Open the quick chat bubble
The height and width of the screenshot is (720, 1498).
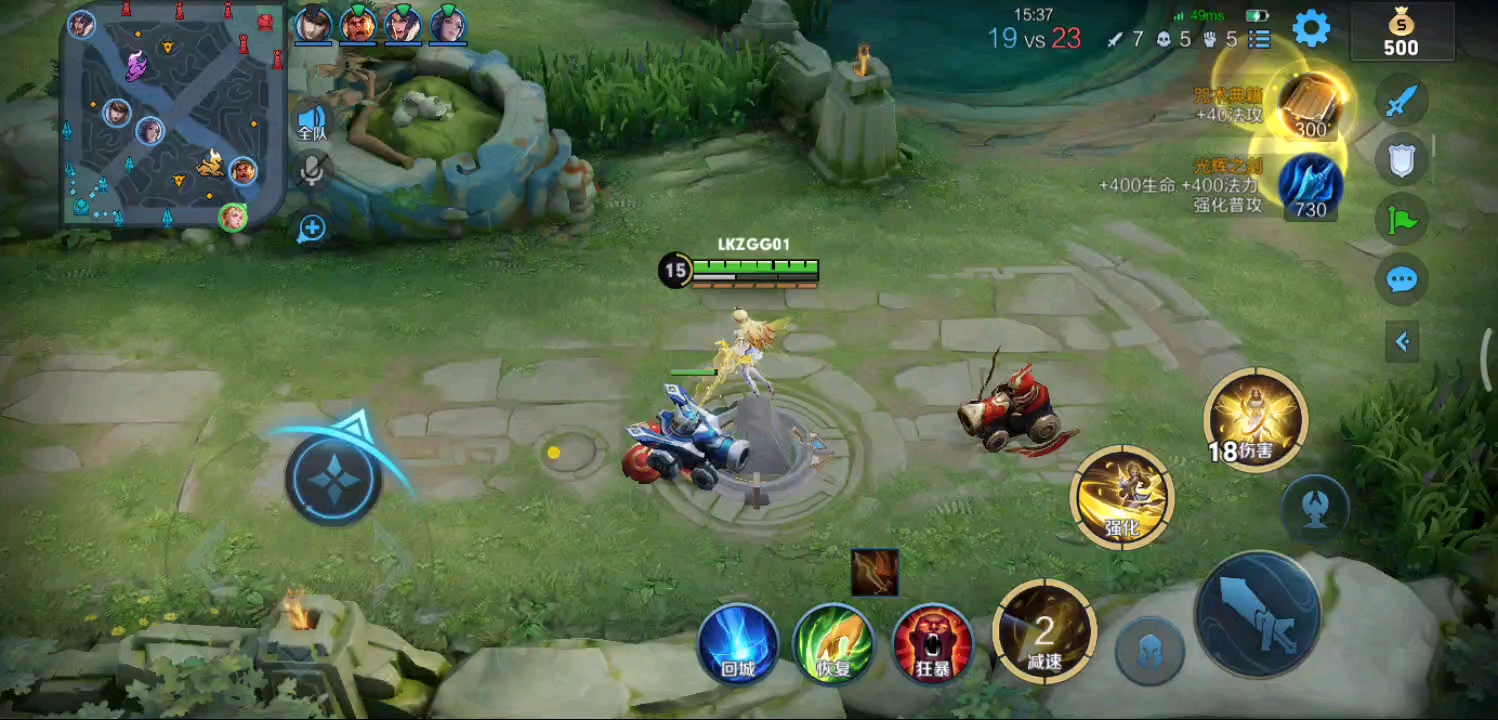(1401, 280)
